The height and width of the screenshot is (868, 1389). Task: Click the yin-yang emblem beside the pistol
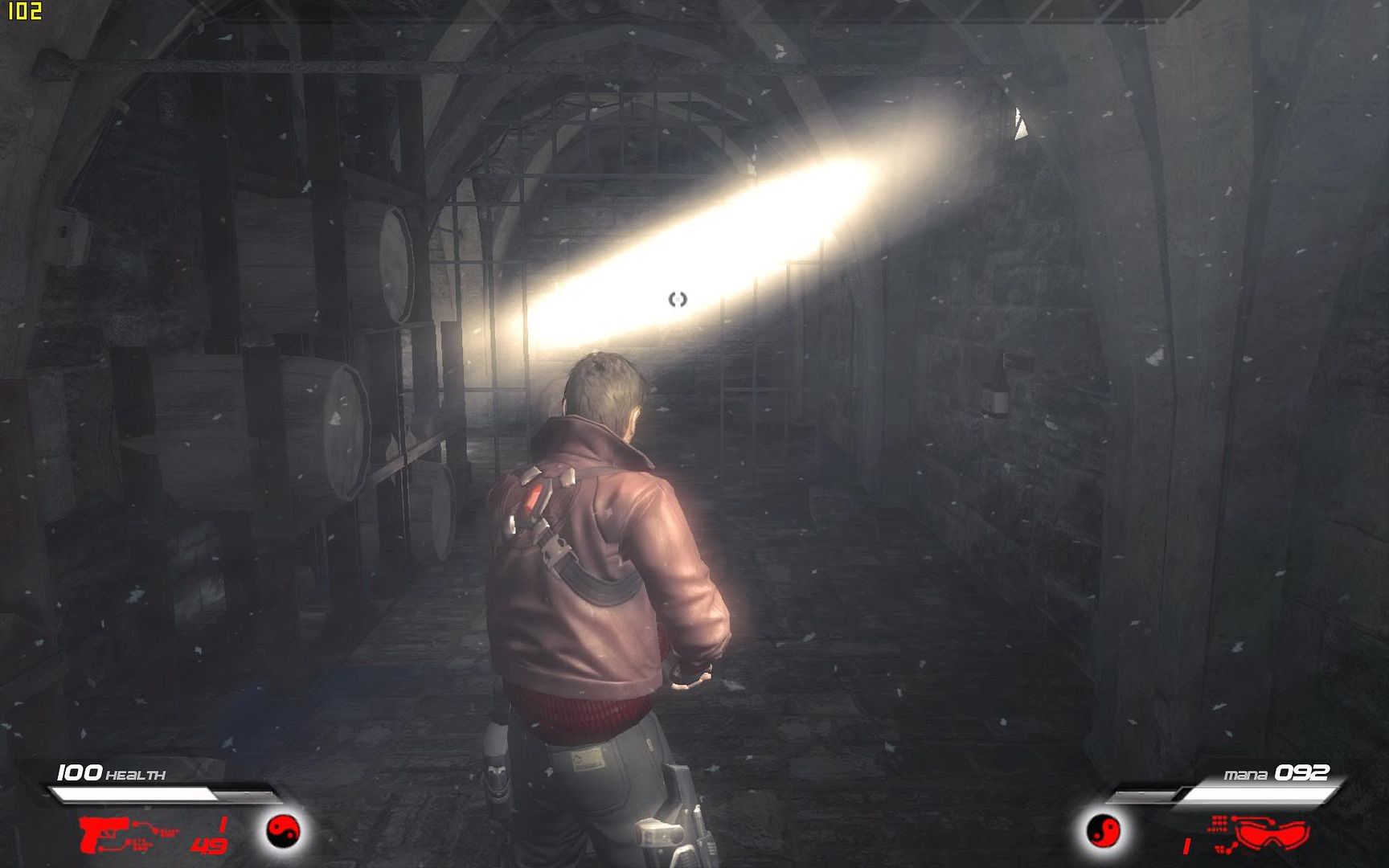(x=283, y=830)
